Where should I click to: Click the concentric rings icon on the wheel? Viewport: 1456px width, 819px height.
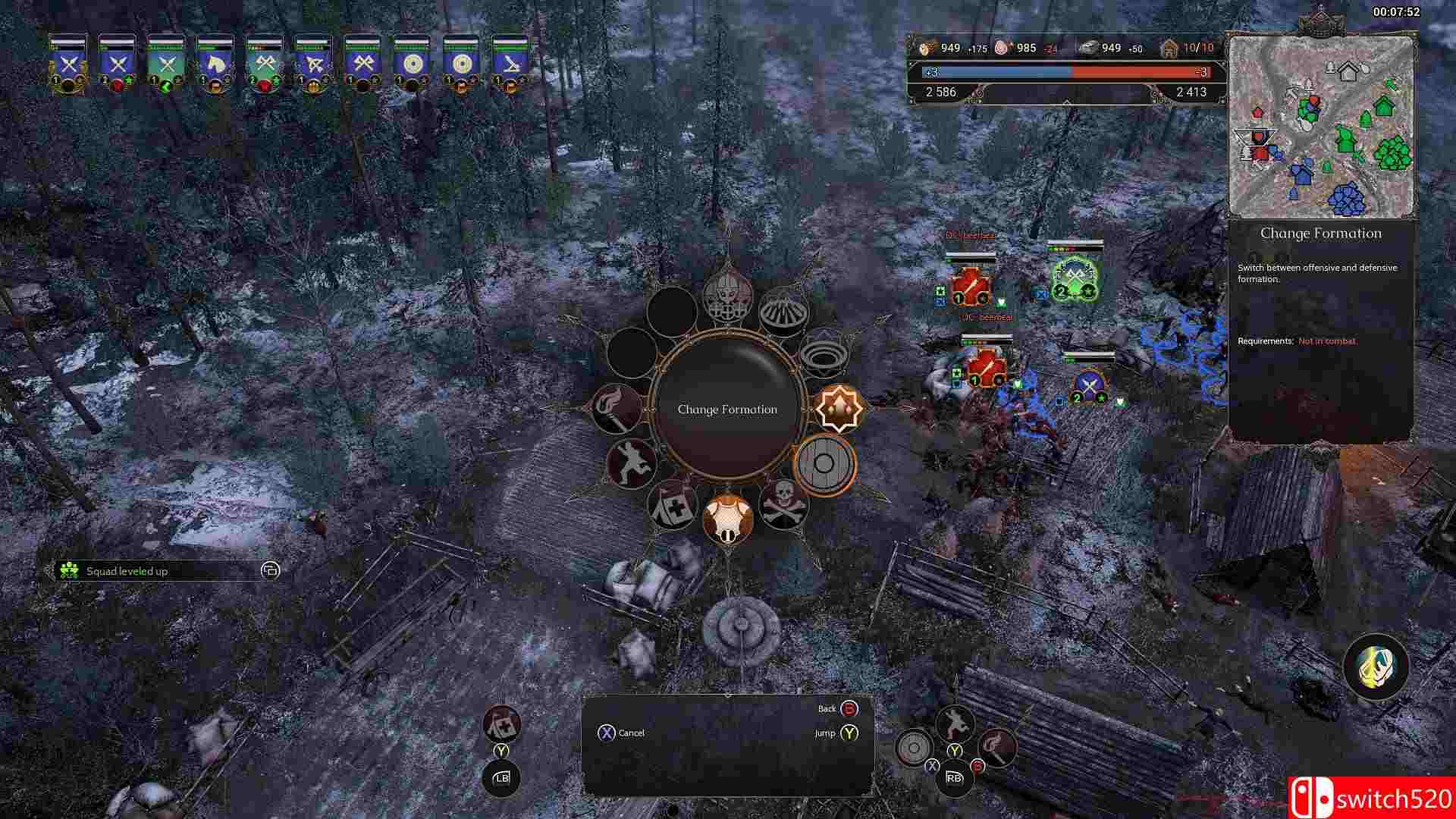[824, 357]
